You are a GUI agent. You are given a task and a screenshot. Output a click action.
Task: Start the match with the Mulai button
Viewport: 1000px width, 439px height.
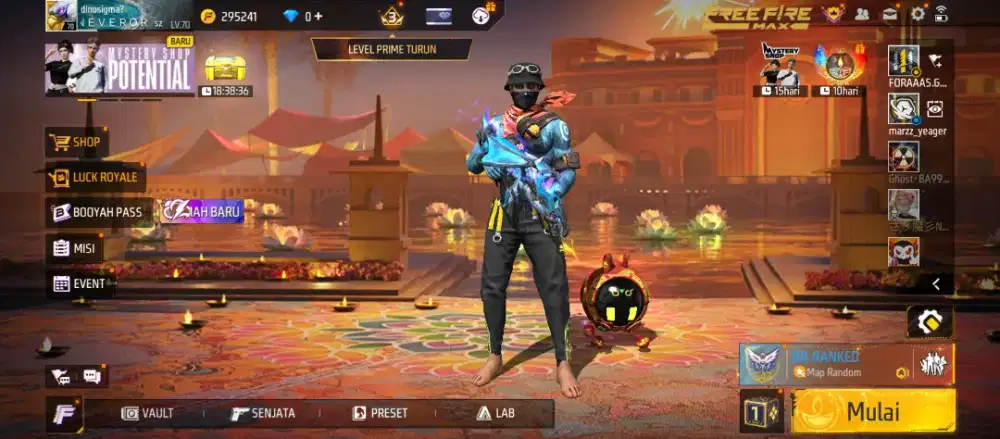(873, 411)
